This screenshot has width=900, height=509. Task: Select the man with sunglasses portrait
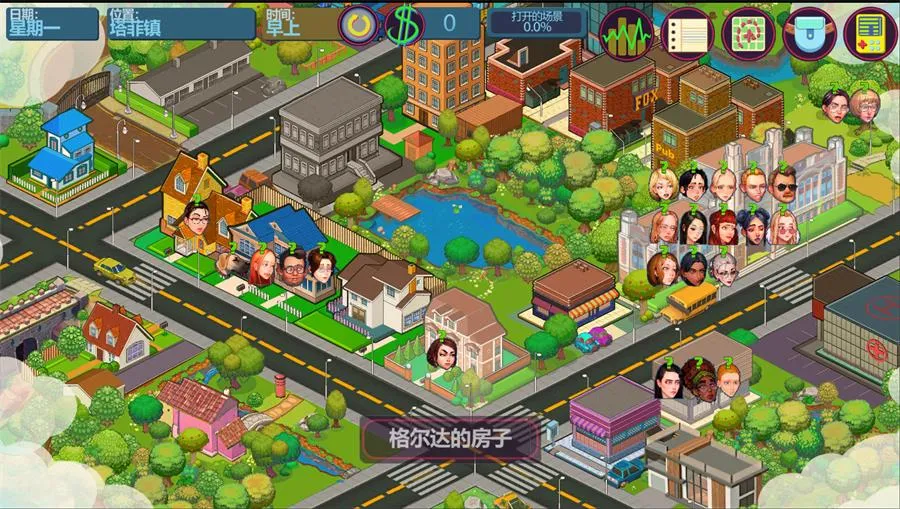783,185
